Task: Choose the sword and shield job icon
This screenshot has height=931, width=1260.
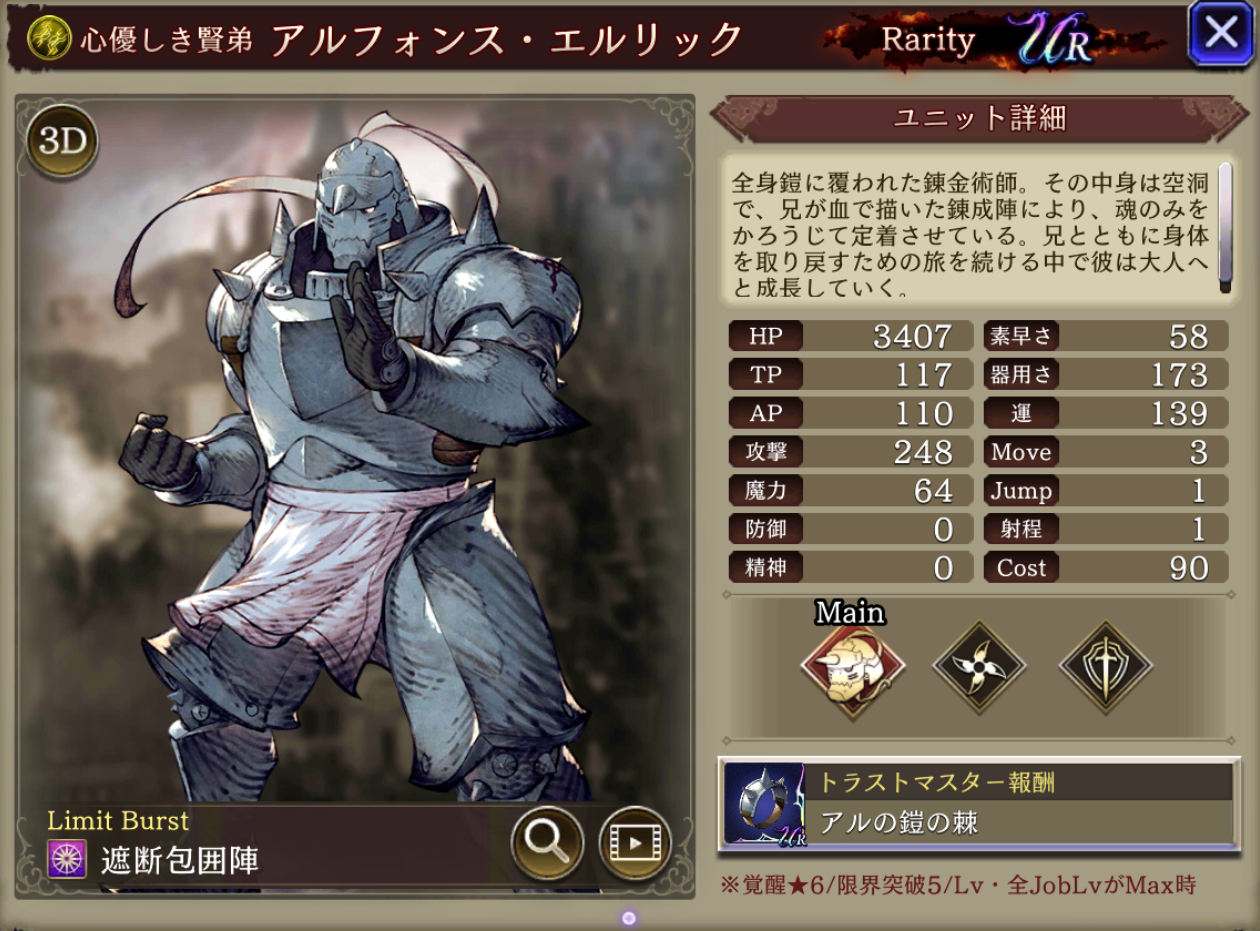Action: tap(1105, 667)
